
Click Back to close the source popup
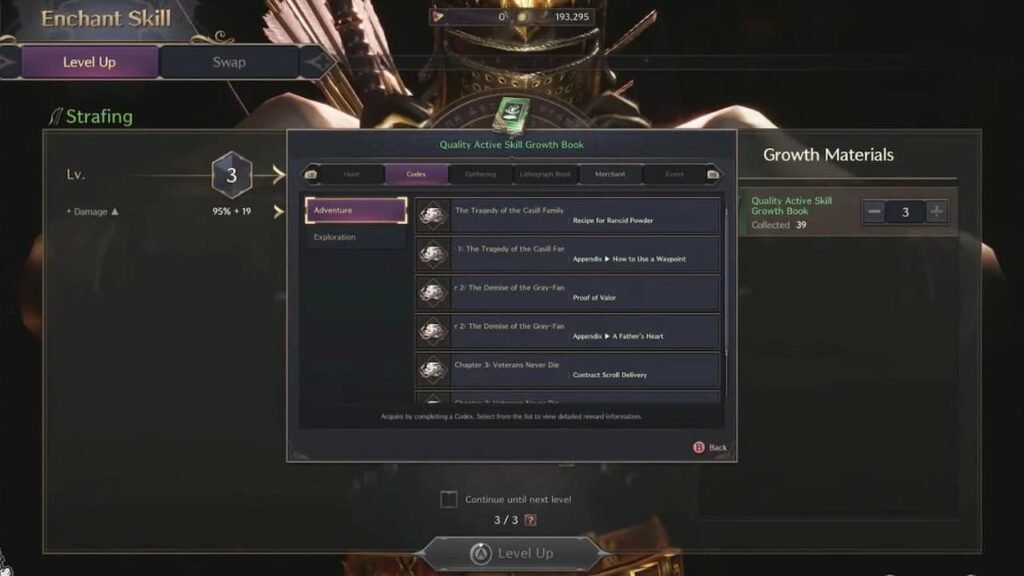point(710,447)
